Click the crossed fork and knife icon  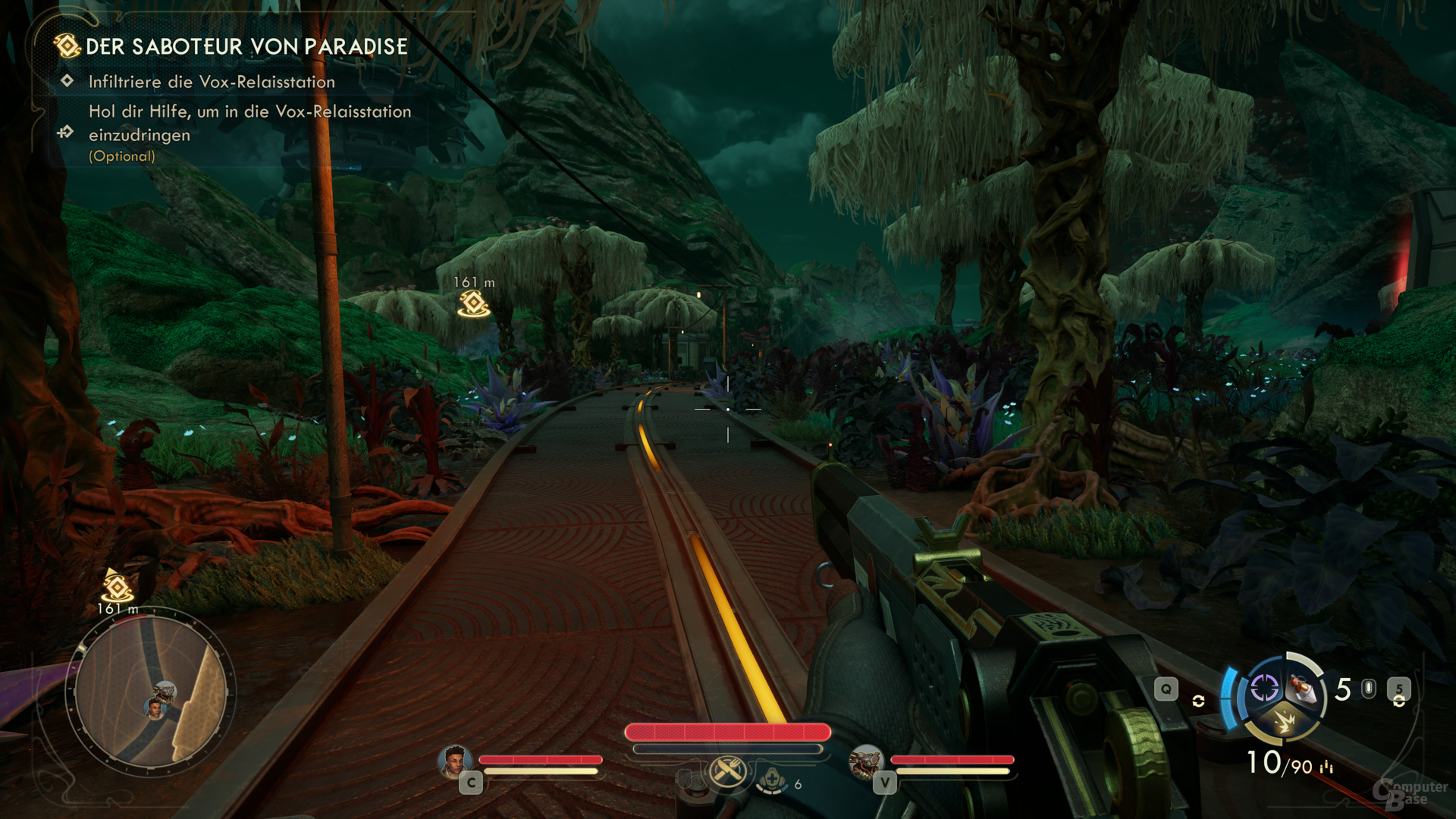tap(727, 773)
